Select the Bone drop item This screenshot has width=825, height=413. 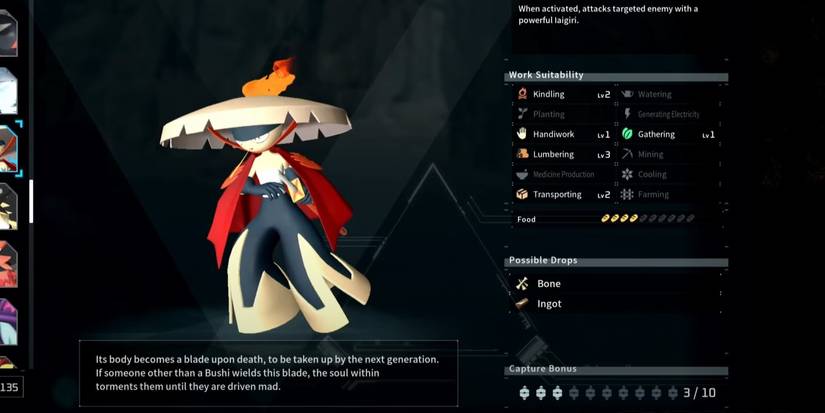(548, 284)
